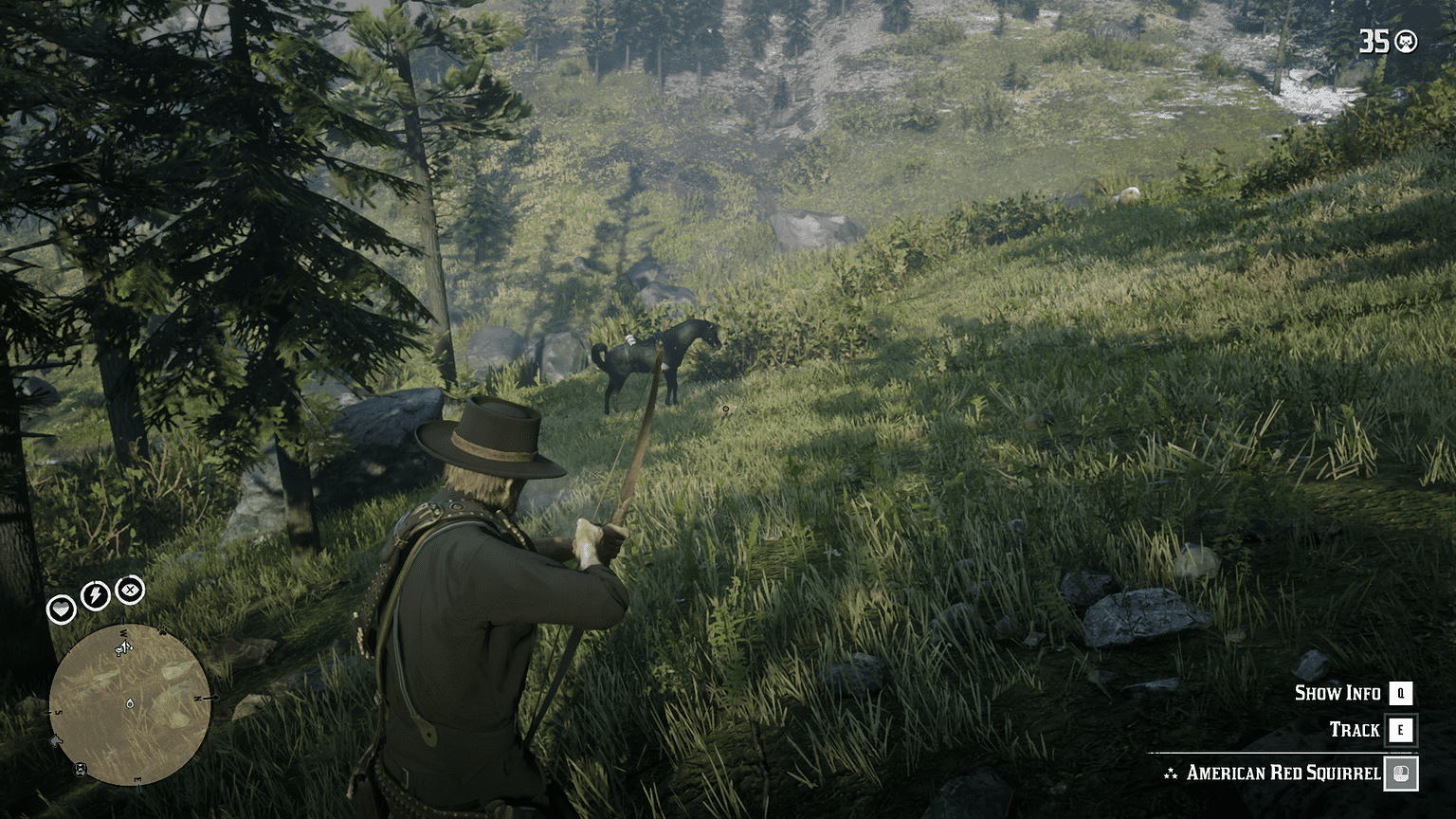Select the horse saddle icon on the minimap
The width and height of the screenshot is (1456, 819).
[x=119, y=651]
